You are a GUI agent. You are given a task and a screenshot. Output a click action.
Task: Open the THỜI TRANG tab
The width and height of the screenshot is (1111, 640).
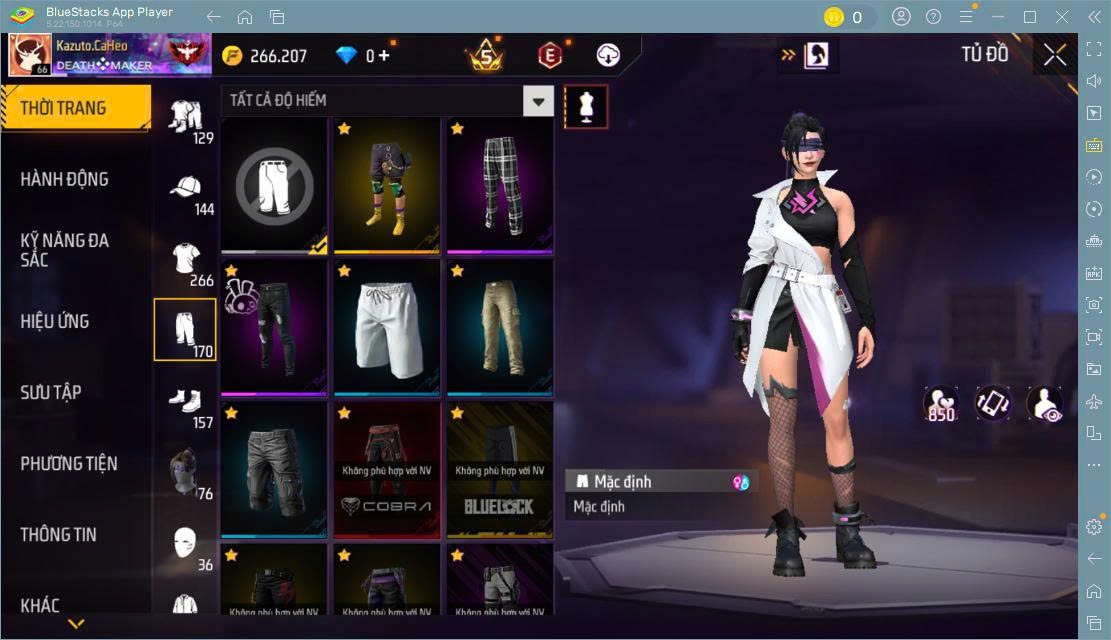pos(75,108)
